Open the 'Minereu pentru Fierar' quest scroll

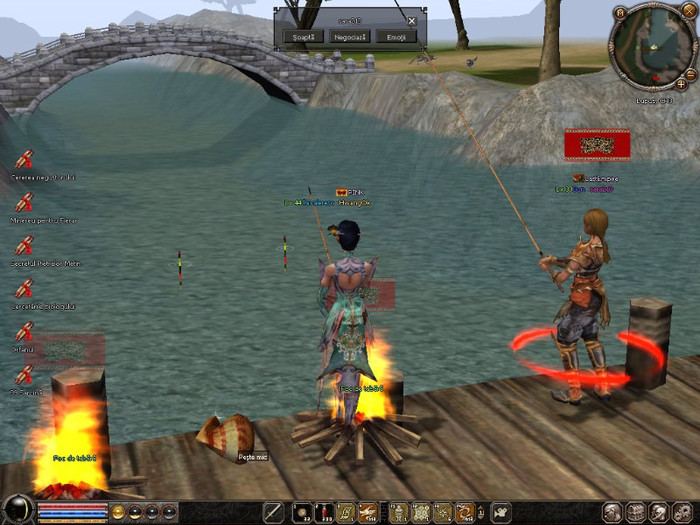tap(24, 202)
